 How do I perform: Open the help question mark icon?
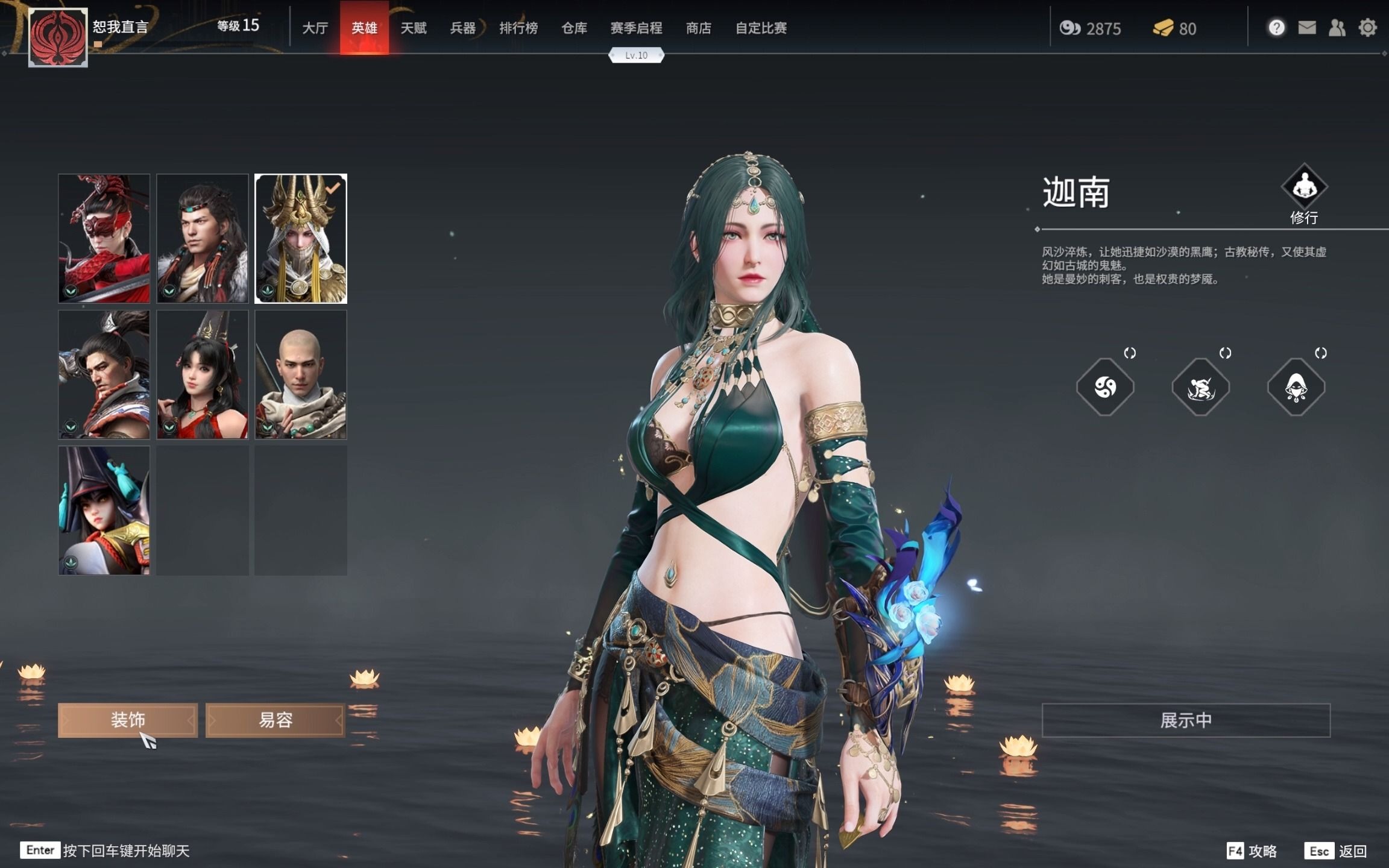[1276, 28]
